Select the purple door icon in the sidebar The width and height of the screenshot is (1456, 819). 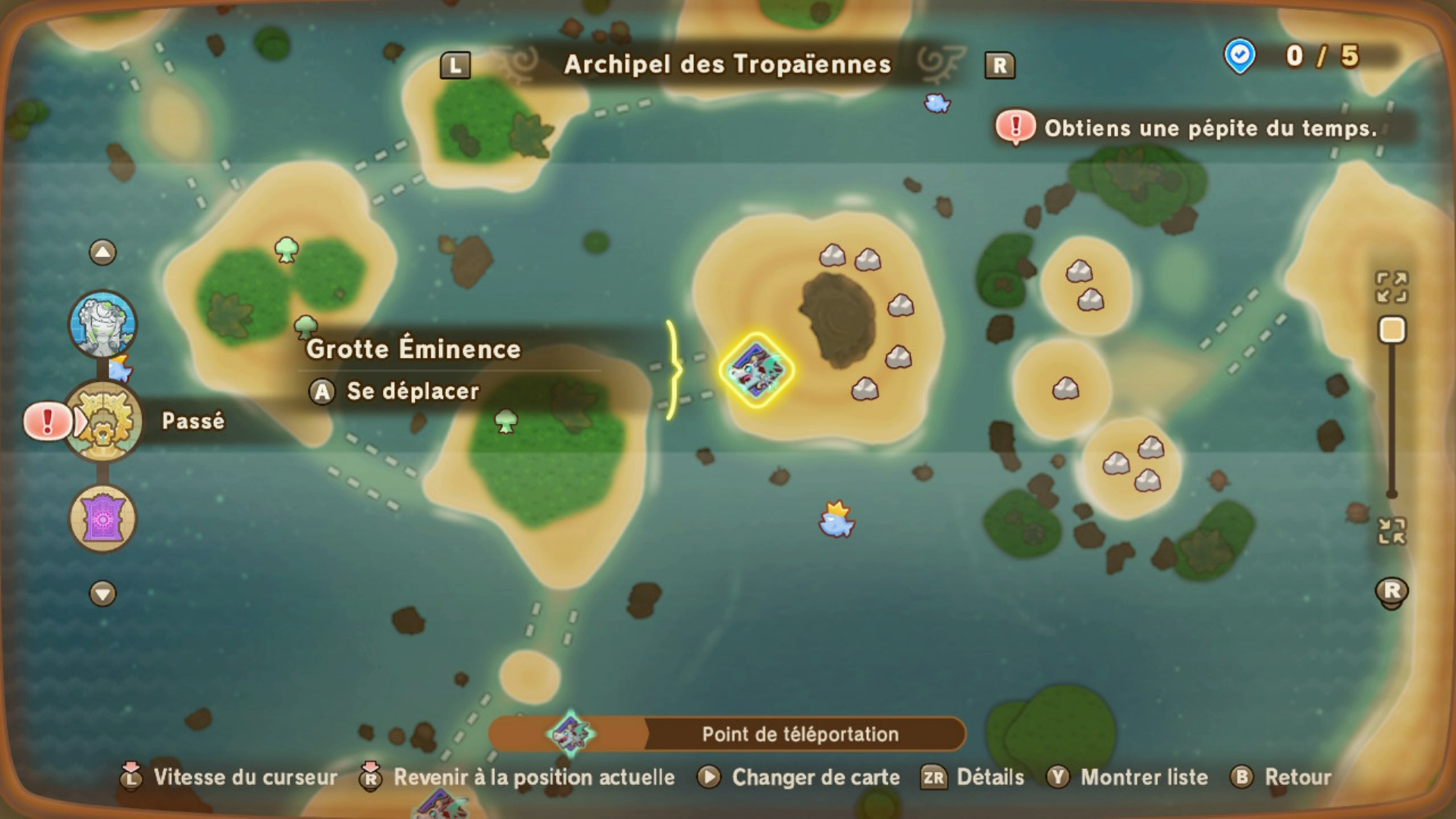[x=101, y=519]
